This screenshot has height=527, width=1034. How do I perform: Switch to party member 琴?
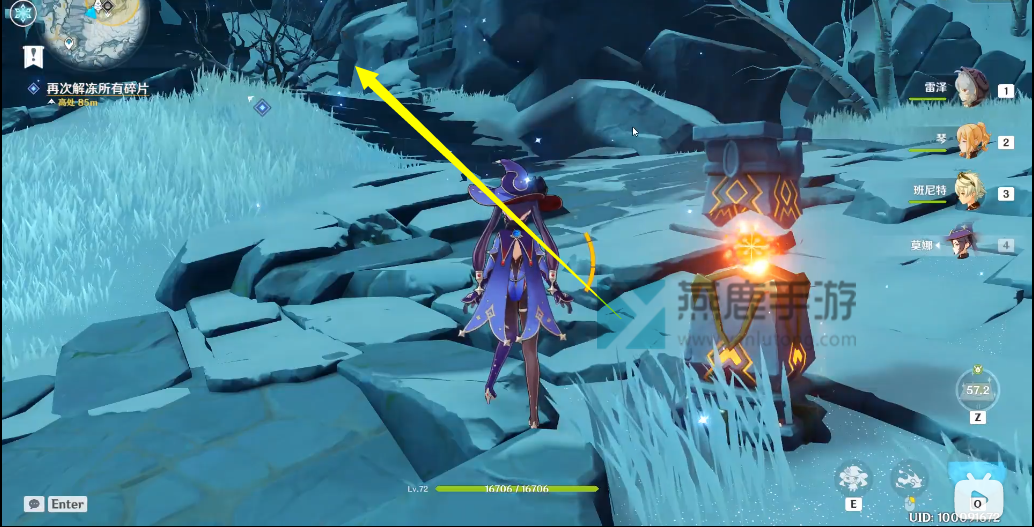[x=970, y=141]
